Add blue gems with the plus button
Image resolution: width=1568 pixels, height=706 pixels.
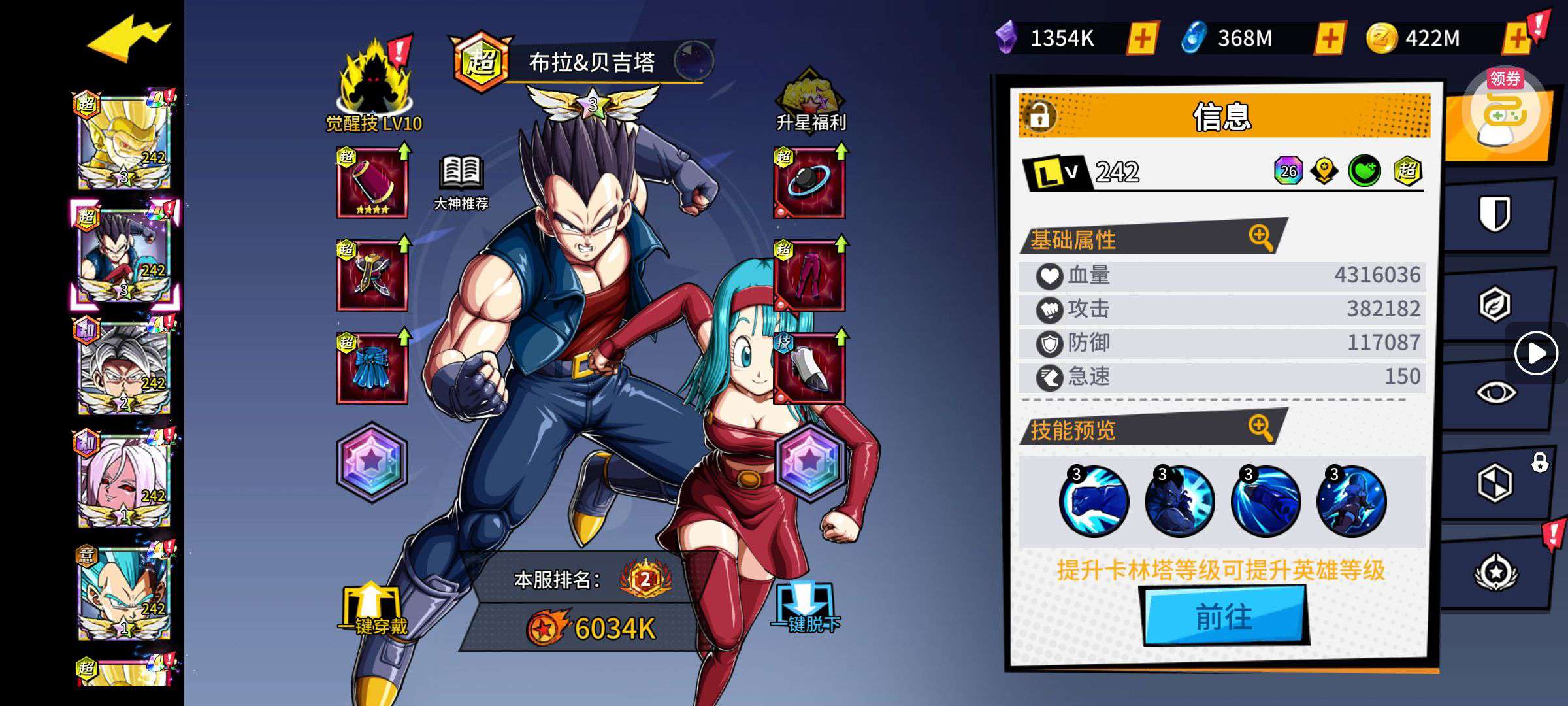click(1330, 39)
